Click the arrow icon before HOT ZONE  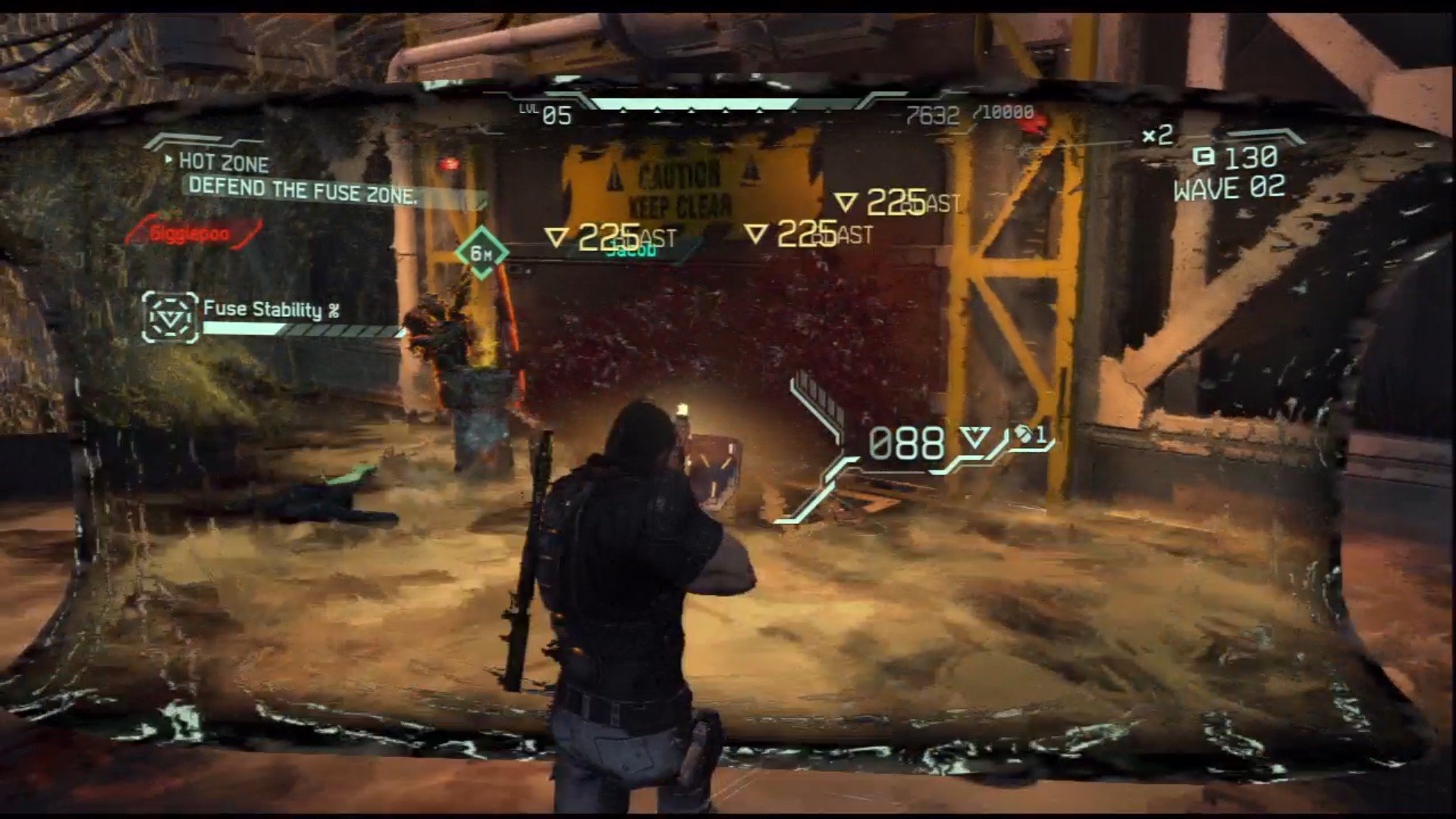[x=168, y=161]
